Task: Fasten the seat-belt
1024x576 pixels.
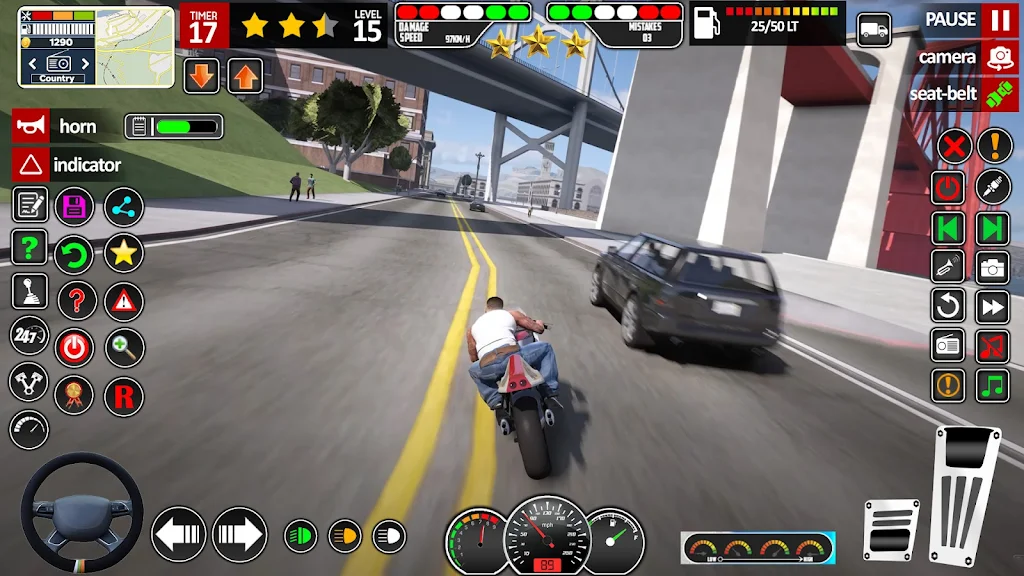Action: [x=998, y=94]
